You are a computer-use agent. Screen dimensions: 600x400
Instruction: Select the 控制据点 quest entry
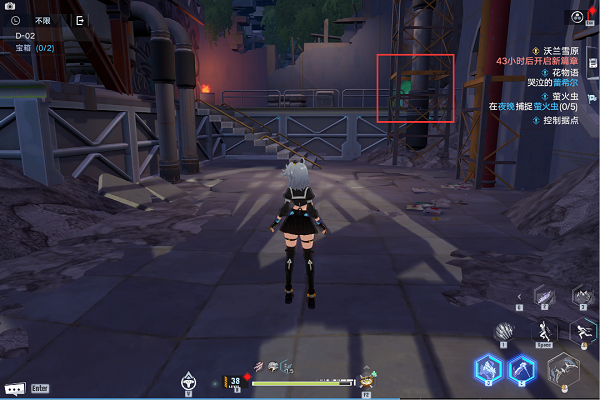point(560,120)
